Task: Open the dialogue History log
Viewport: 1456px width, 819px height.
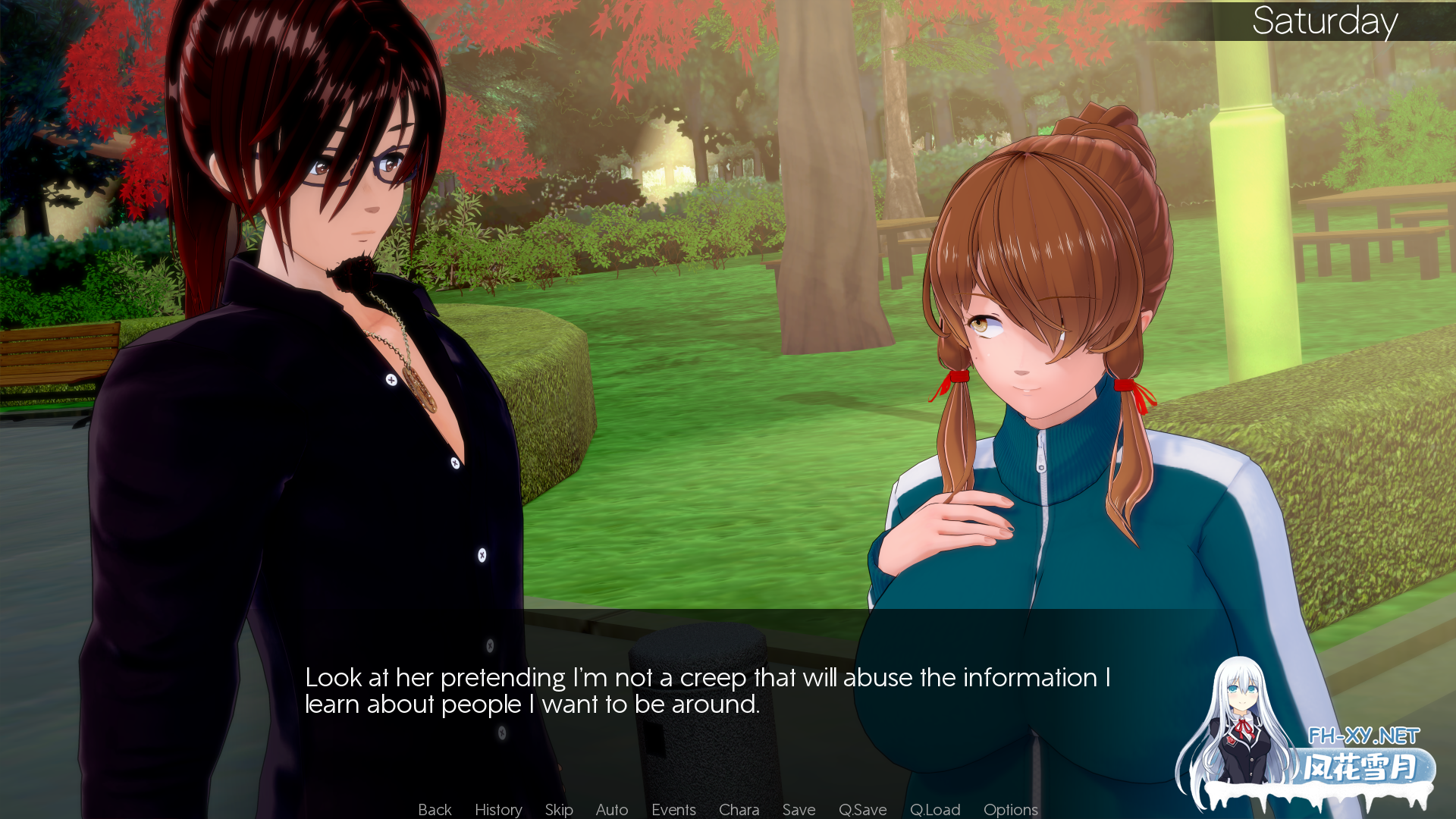Action: pyautogui.click(x=497, y=809)
